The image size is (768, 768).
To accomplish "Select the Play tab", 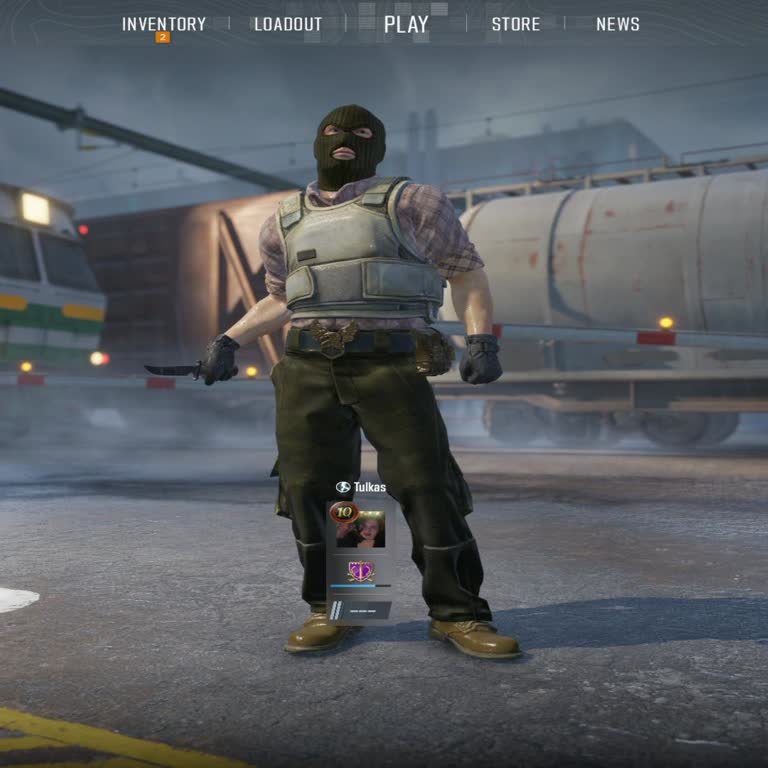I will (x=406, y=24).
